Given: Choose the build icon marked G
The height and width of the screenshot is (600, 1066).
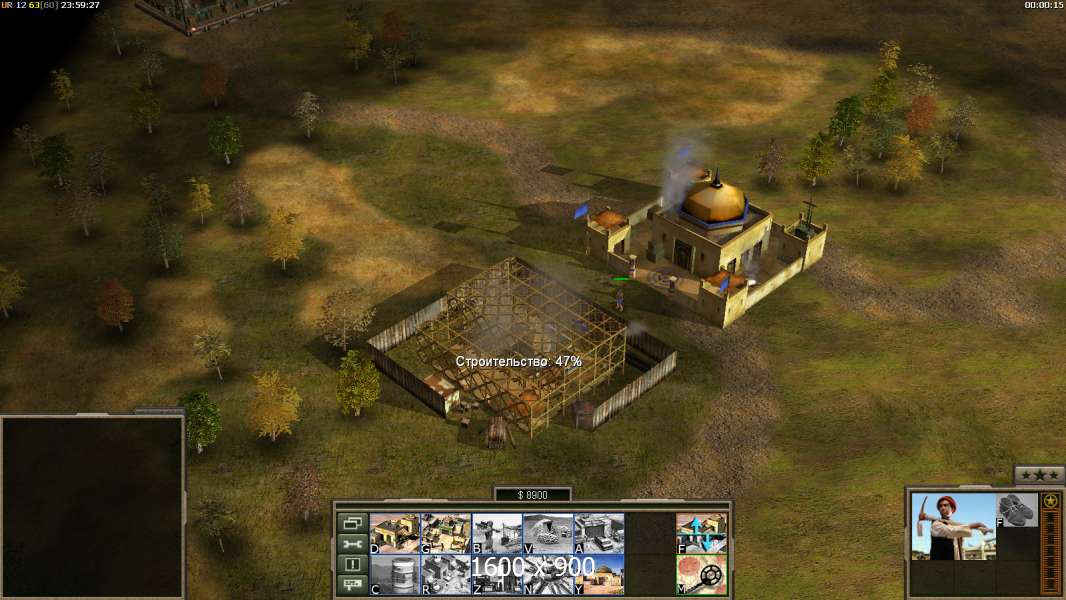Looking at the screenshot, I should [446, 533].
